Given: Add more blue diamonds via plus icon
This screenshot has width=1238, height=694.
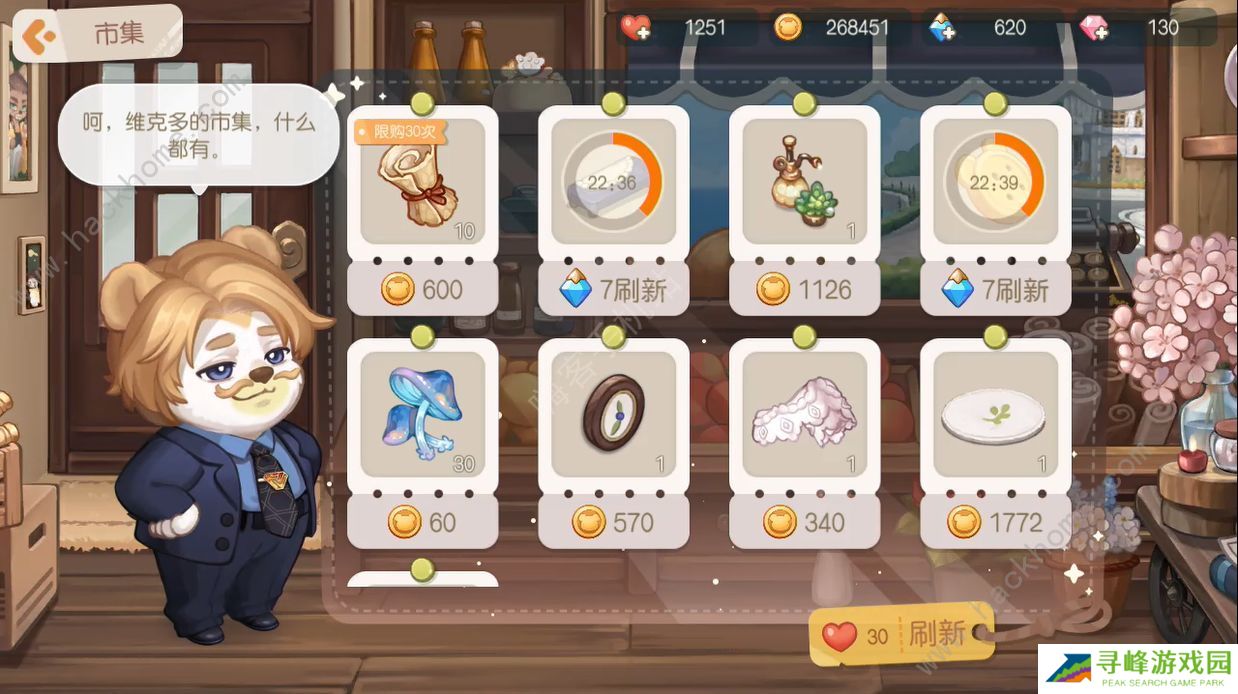Looking at the screenshot, I should pos(942,28).
